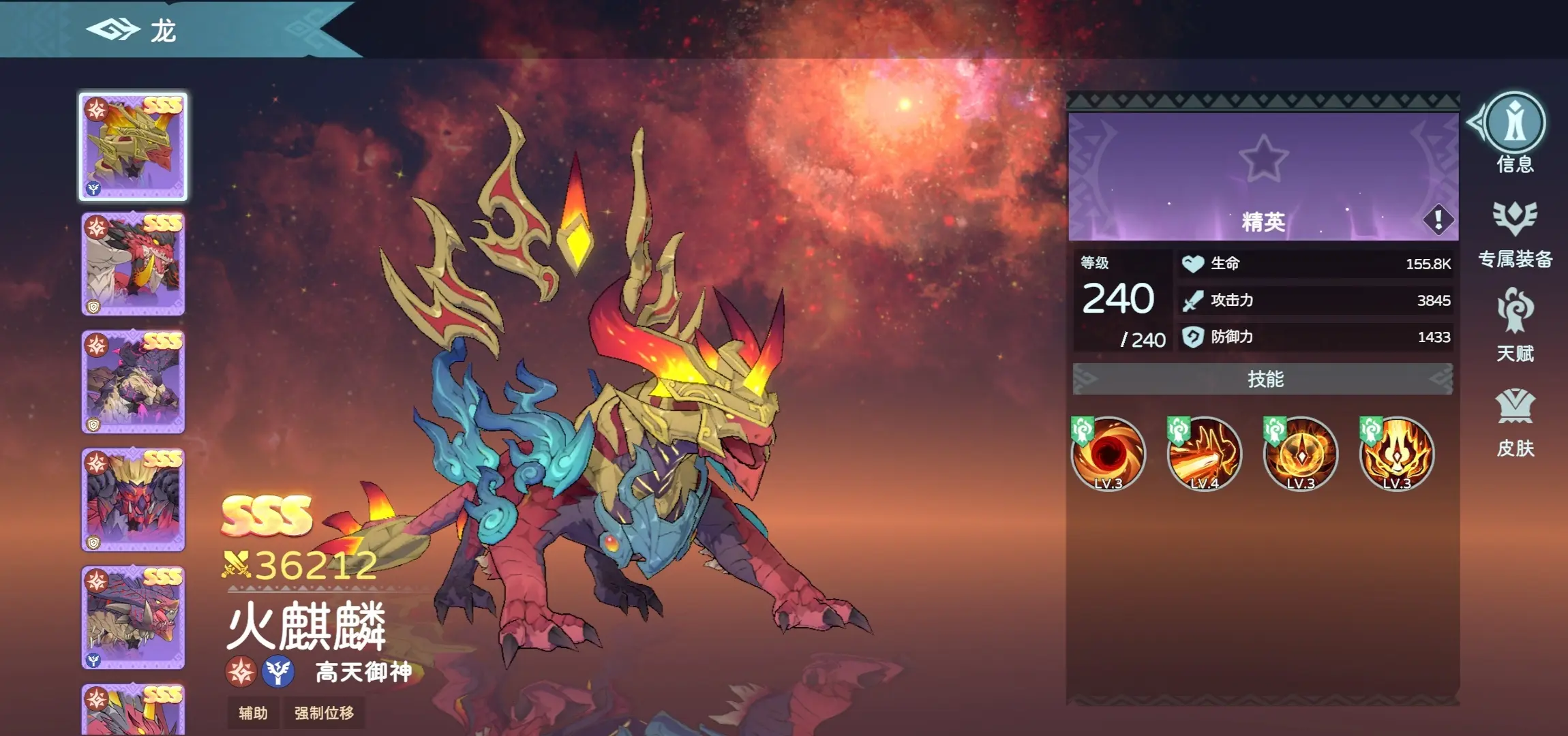Choose the crouching red spiked dragon portrait

click(134, 617)
